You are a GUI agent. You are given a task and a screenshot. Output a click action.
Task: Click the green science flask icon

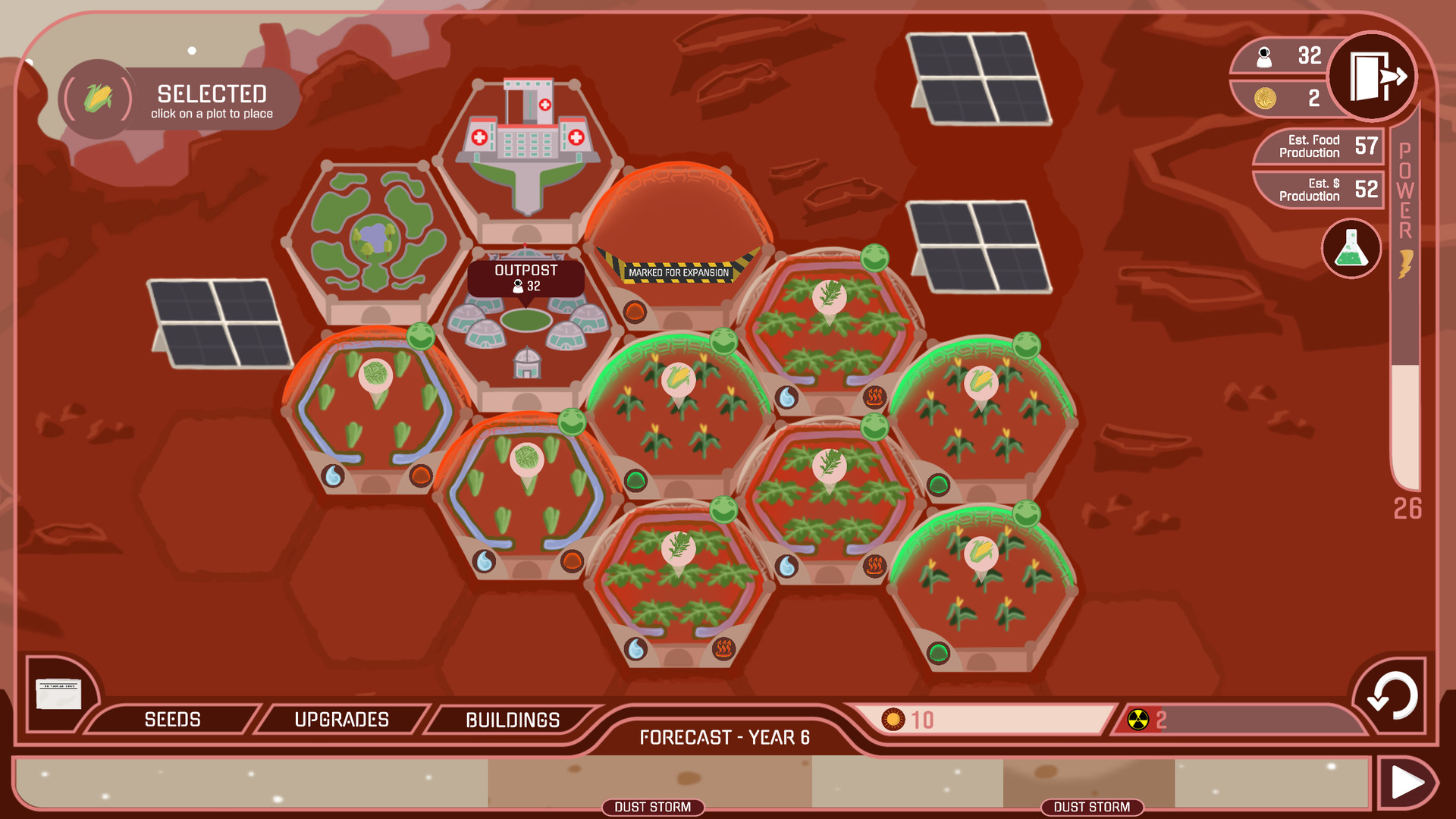[1352, 249]
